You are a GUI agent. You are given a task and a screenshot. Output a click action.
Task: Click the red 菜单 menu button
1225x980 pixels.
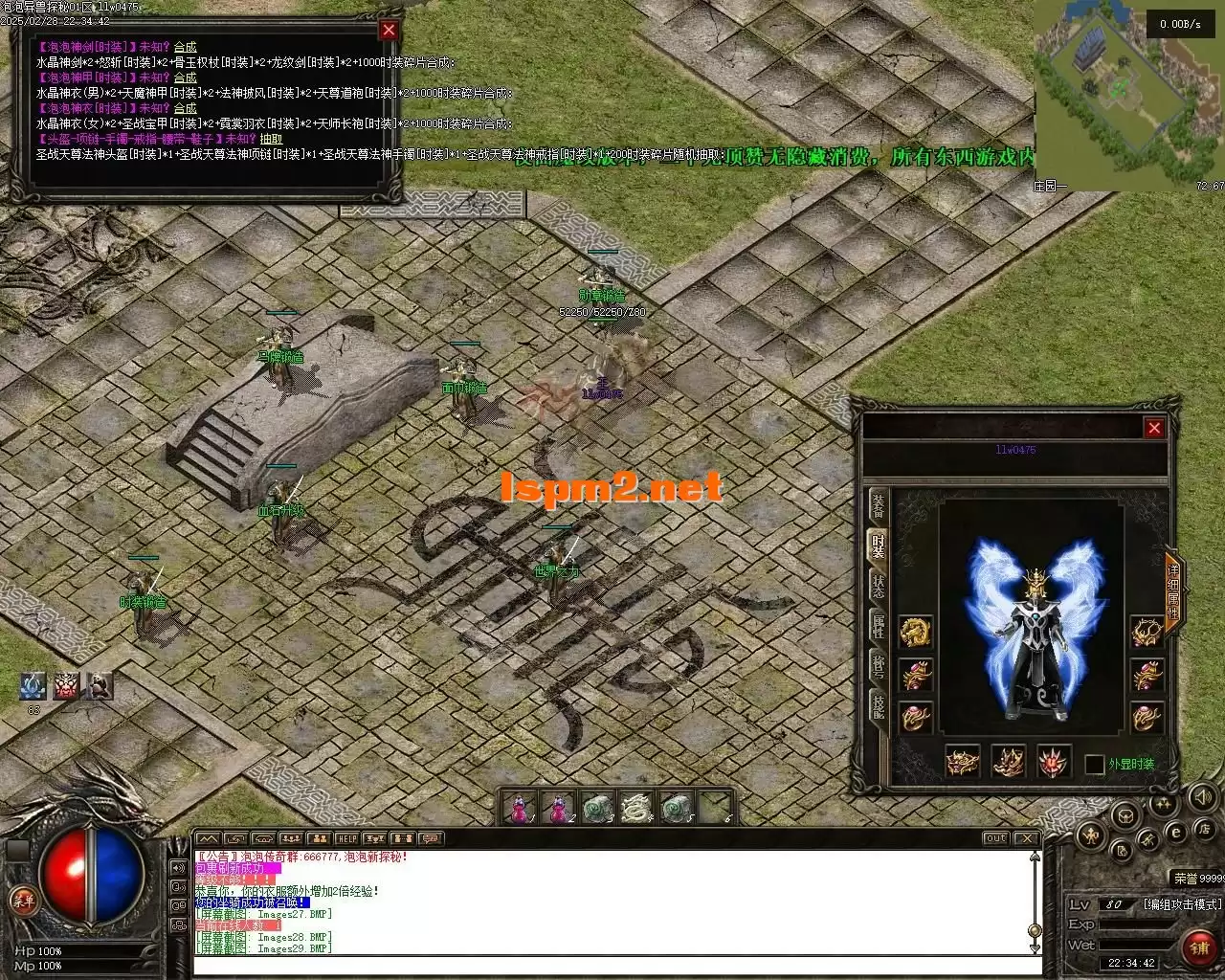21,901
